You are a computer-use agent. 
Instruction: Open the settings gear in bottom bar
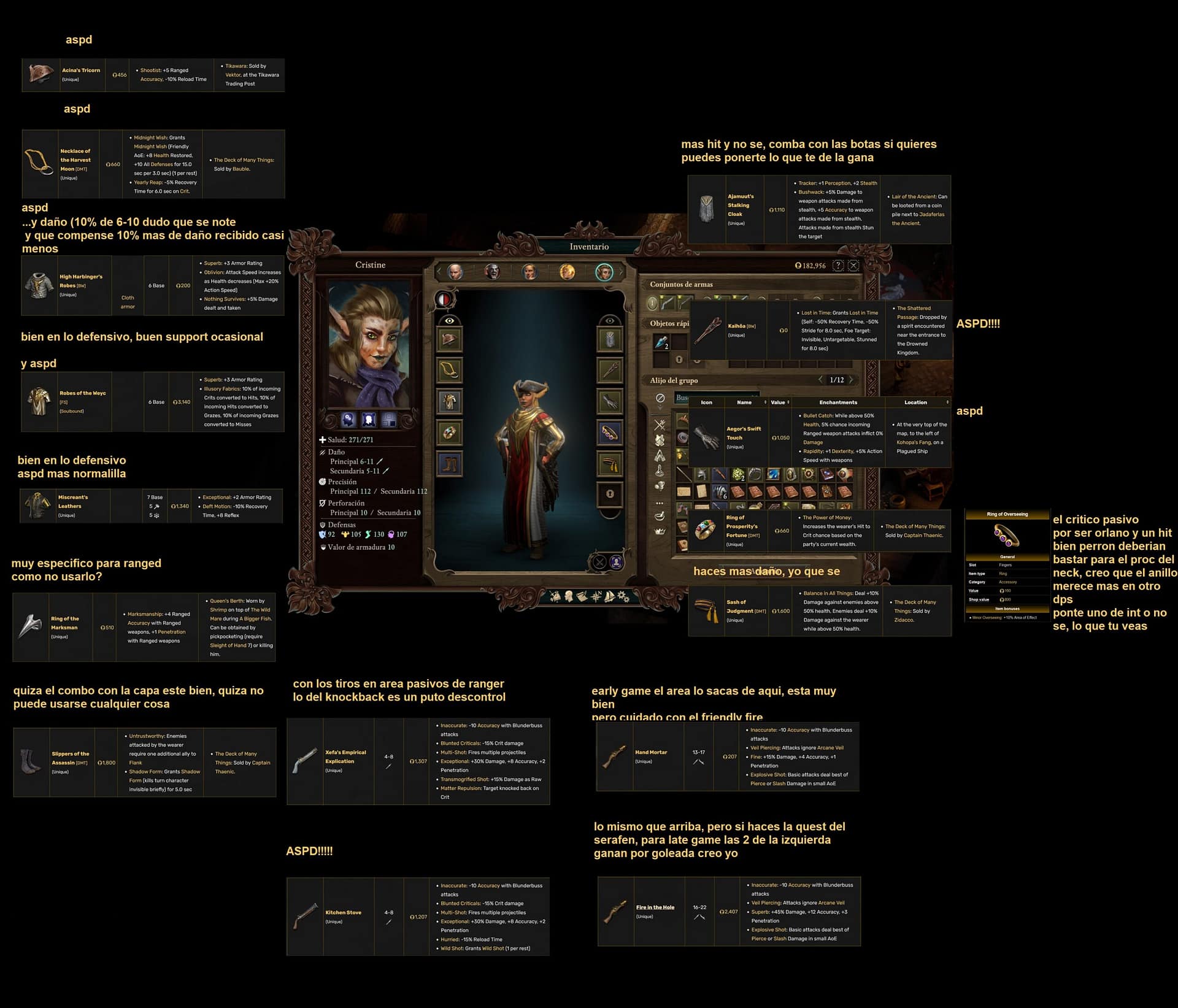[x=623, y=596]
